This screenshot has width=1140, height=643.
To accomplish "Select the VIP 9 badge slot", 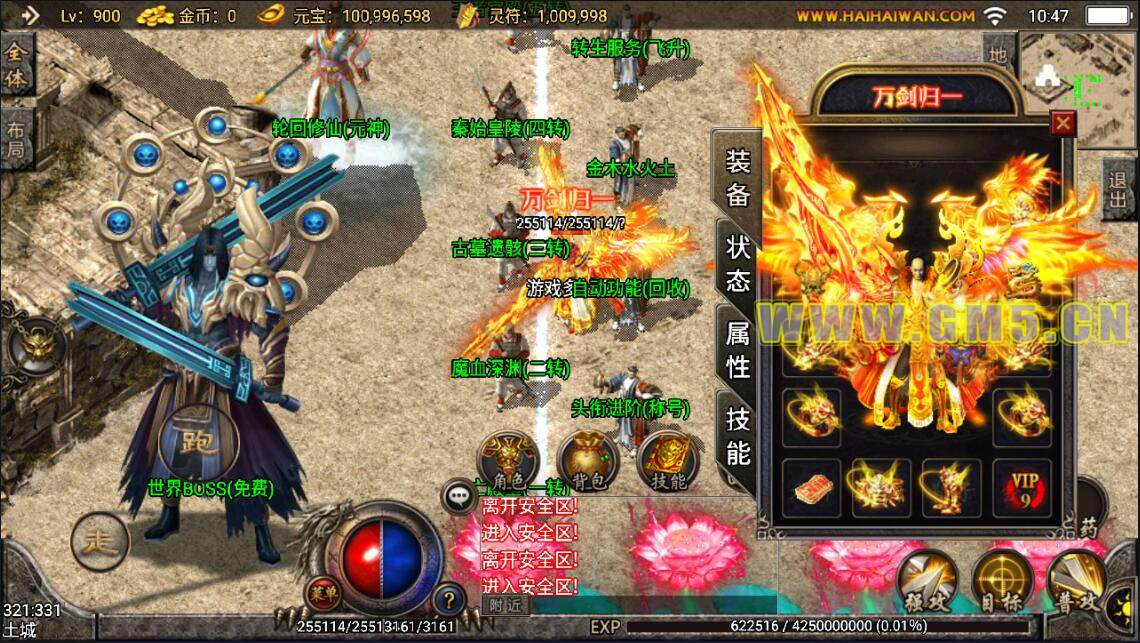I will click(1022, 487).
